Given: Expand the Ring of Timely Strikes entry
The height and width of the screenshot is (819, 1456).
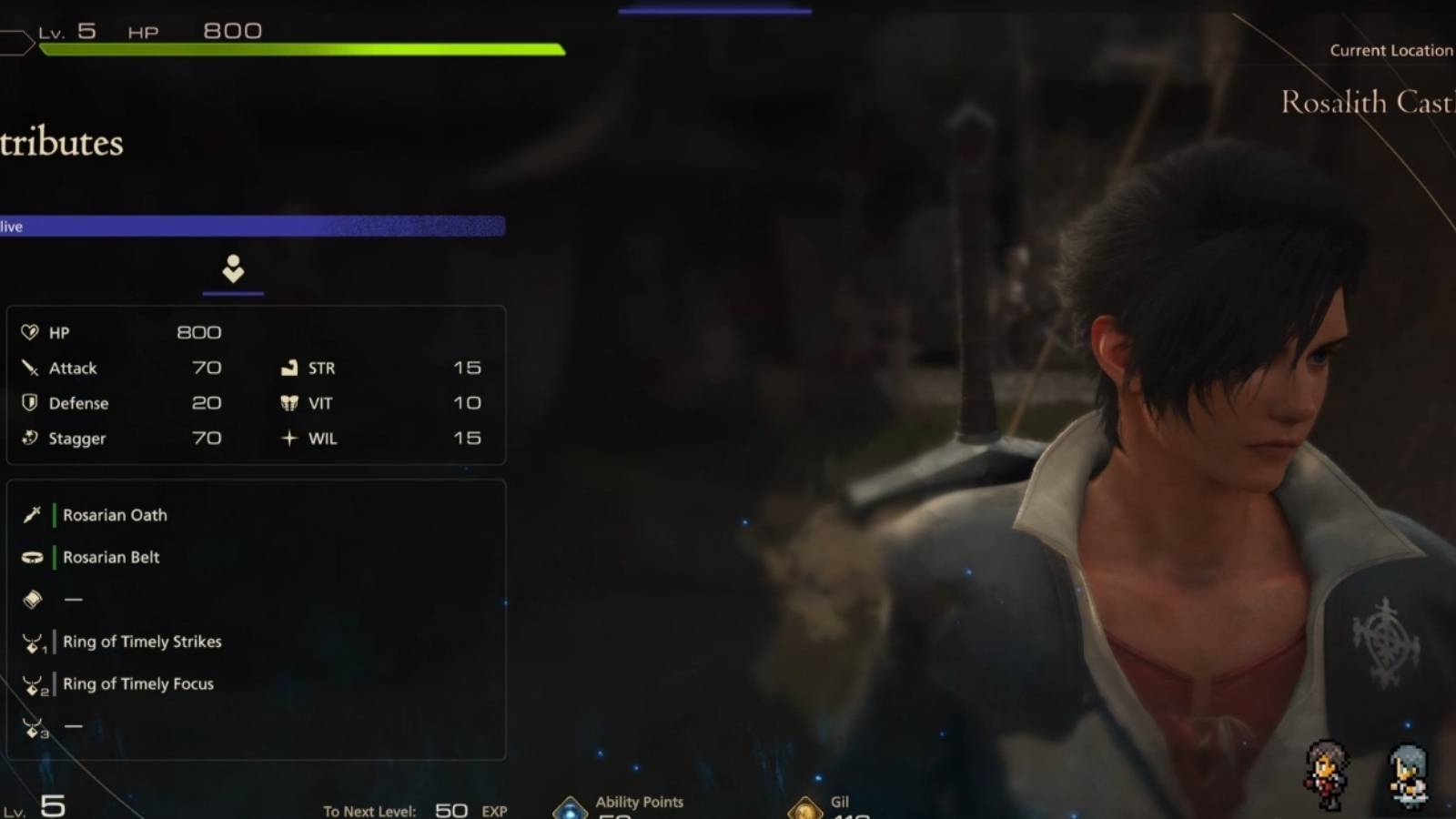Looking at the screenshot, I should point(141,642).
